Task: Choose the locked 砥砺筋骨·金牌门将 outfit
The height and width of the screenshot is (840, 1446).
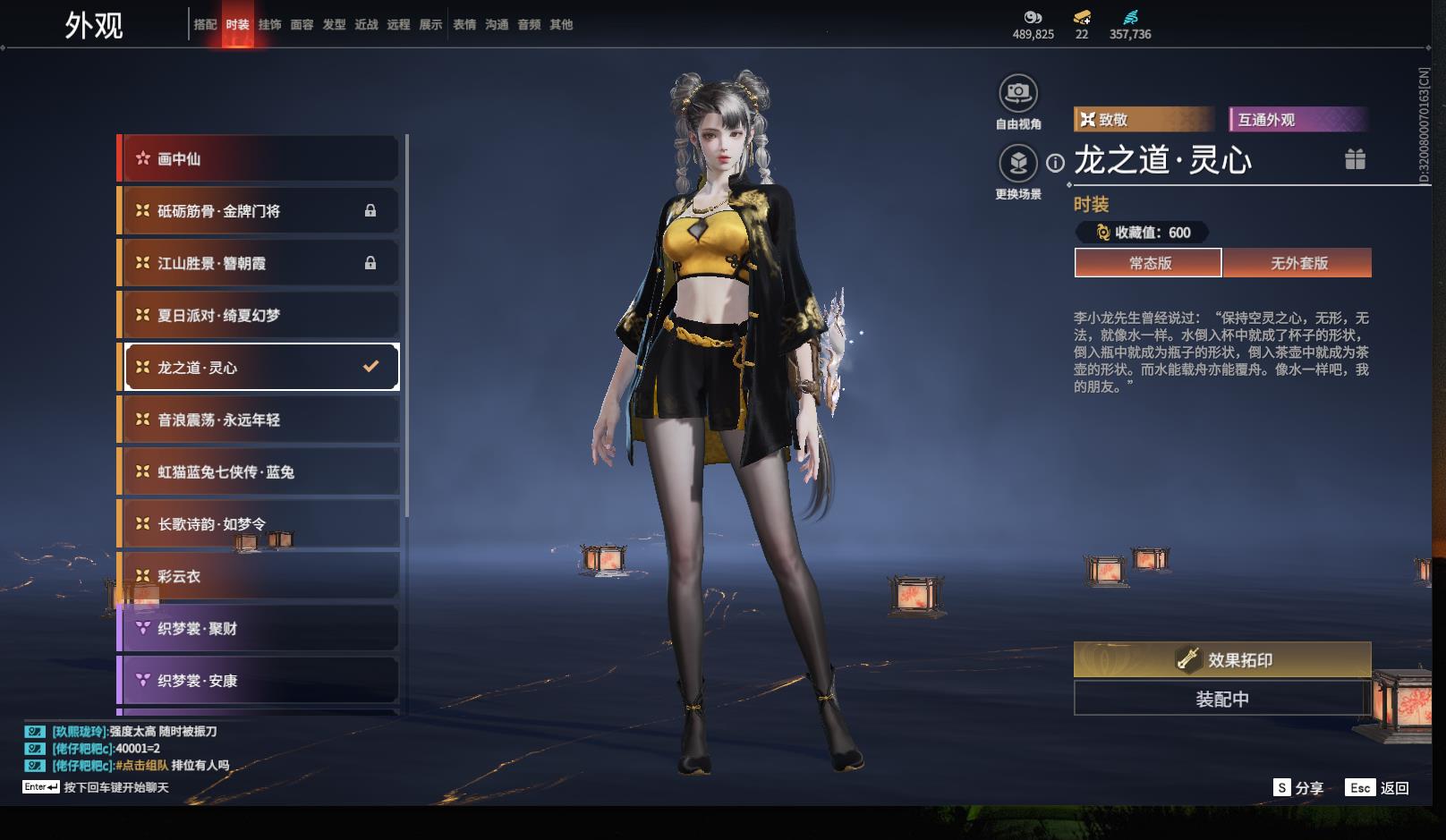Action: pos(259,211)
